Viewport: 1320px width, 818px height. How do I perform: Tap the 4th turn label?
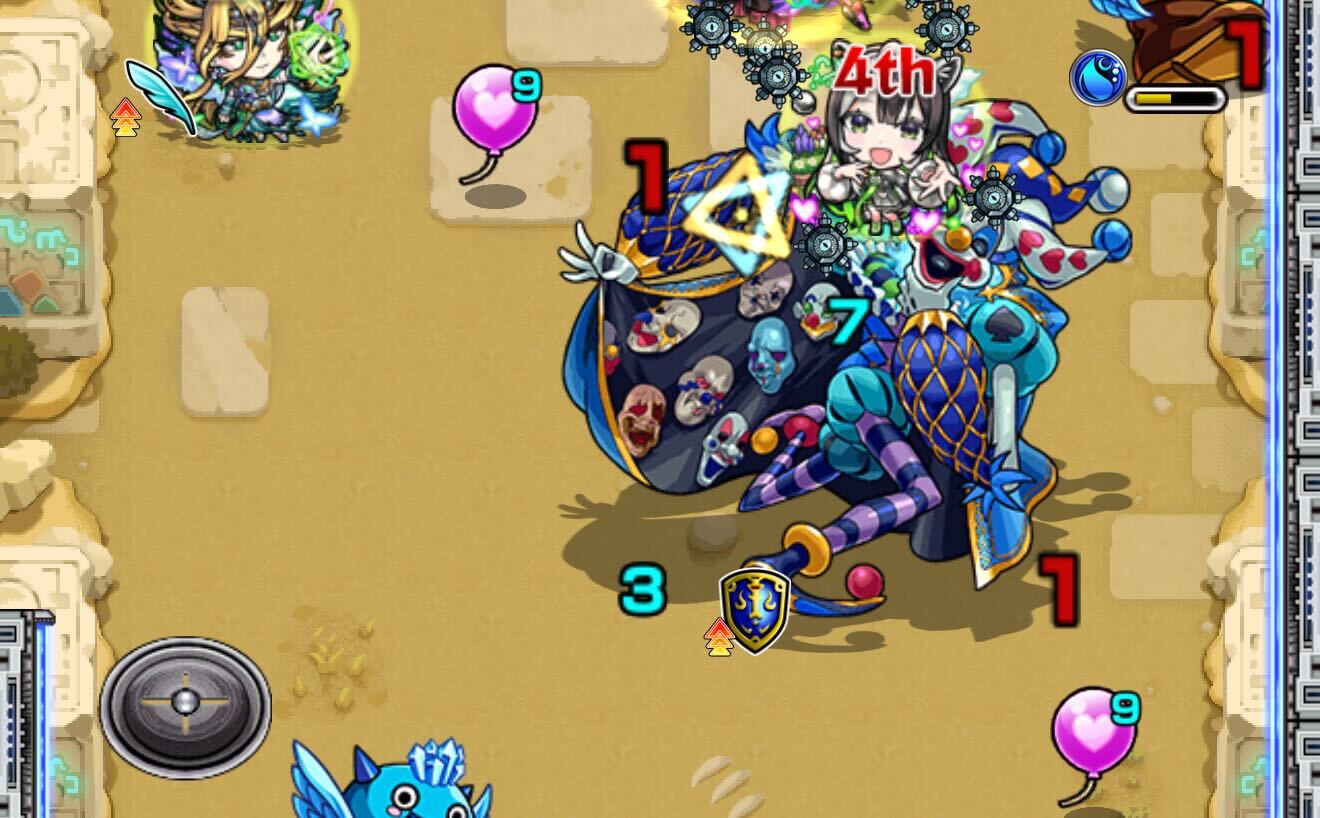883,72
